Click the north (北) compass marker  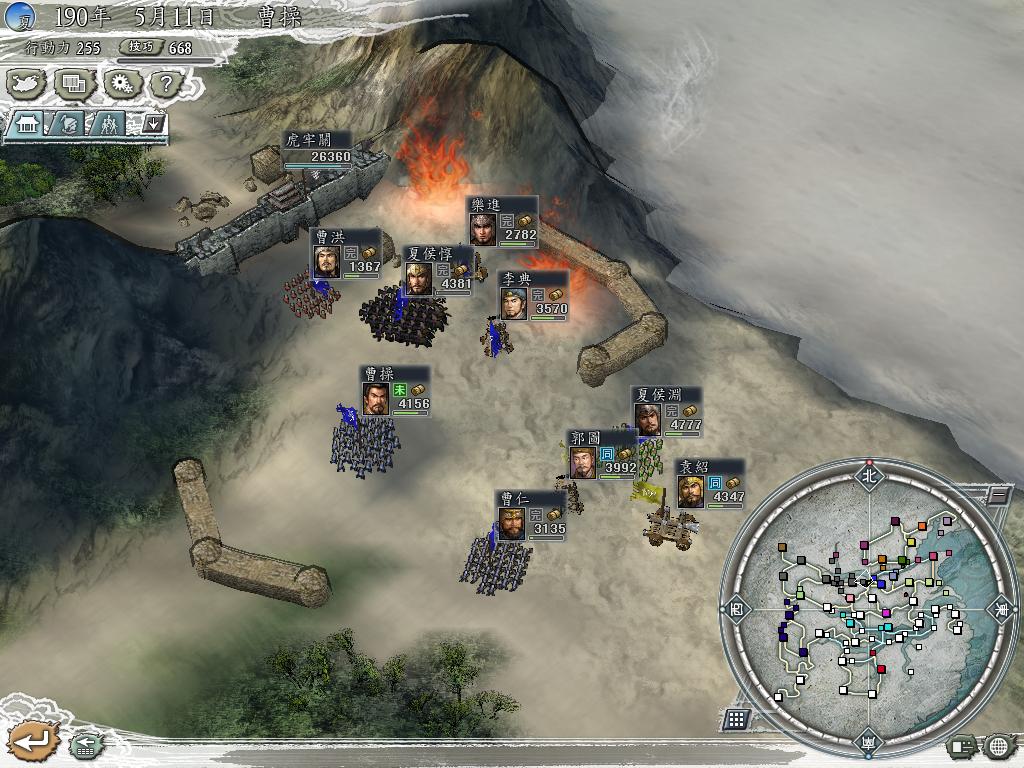click(x=867, y=476)
